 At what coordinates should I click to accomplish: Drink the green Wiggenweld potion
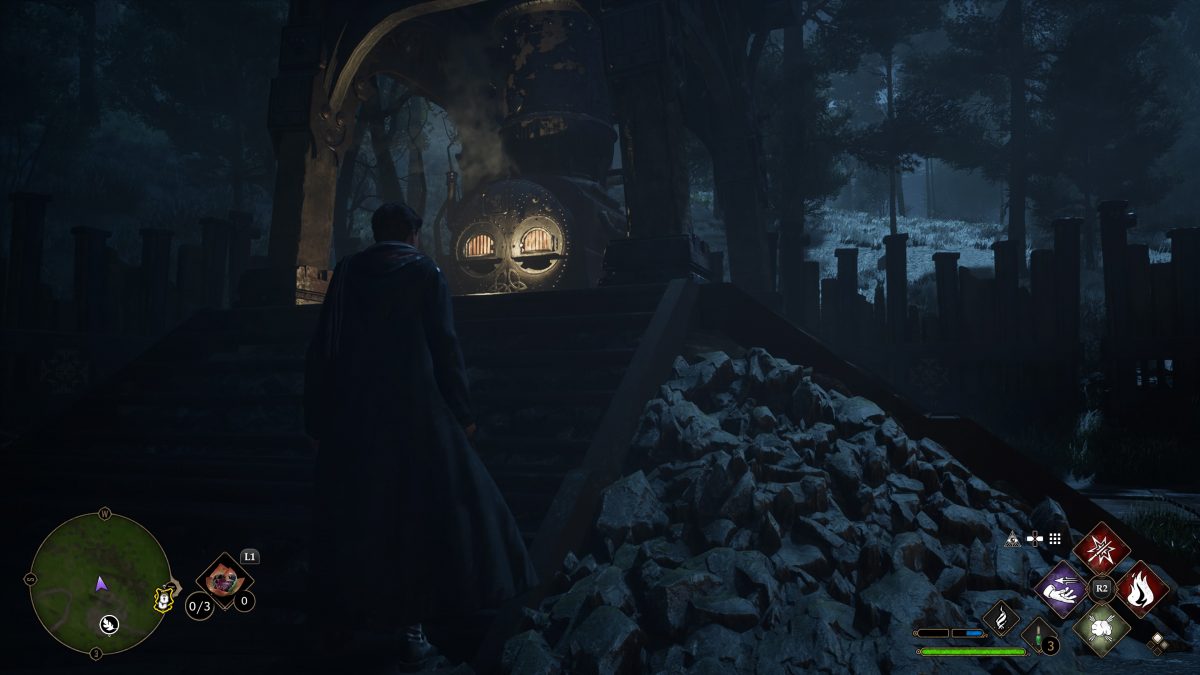pos(1040,636)
